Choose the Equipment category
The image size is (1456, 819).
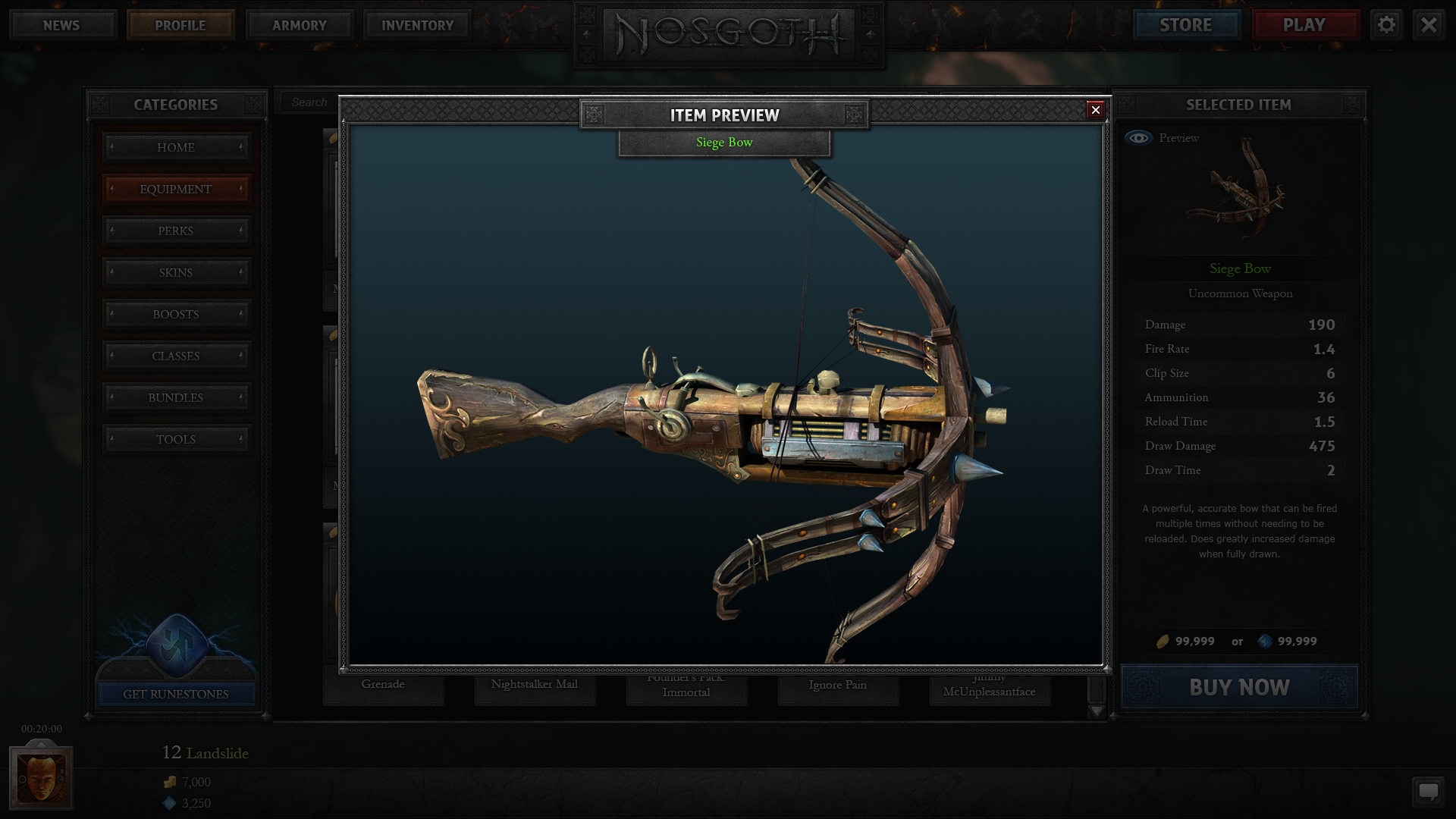(176, 189)
